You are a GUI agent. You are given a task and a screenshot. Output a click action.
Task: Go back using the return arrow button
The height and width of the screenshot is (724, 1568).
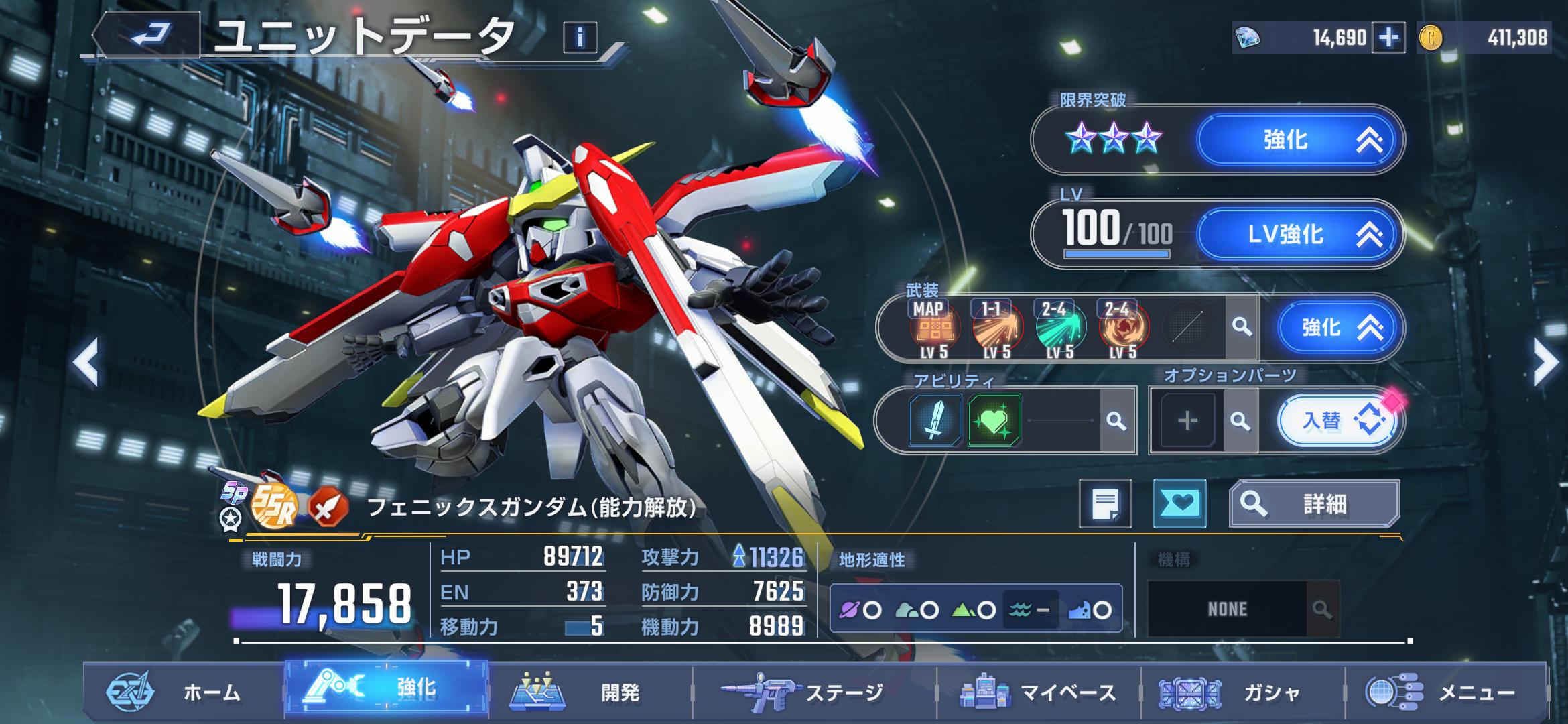150,35
